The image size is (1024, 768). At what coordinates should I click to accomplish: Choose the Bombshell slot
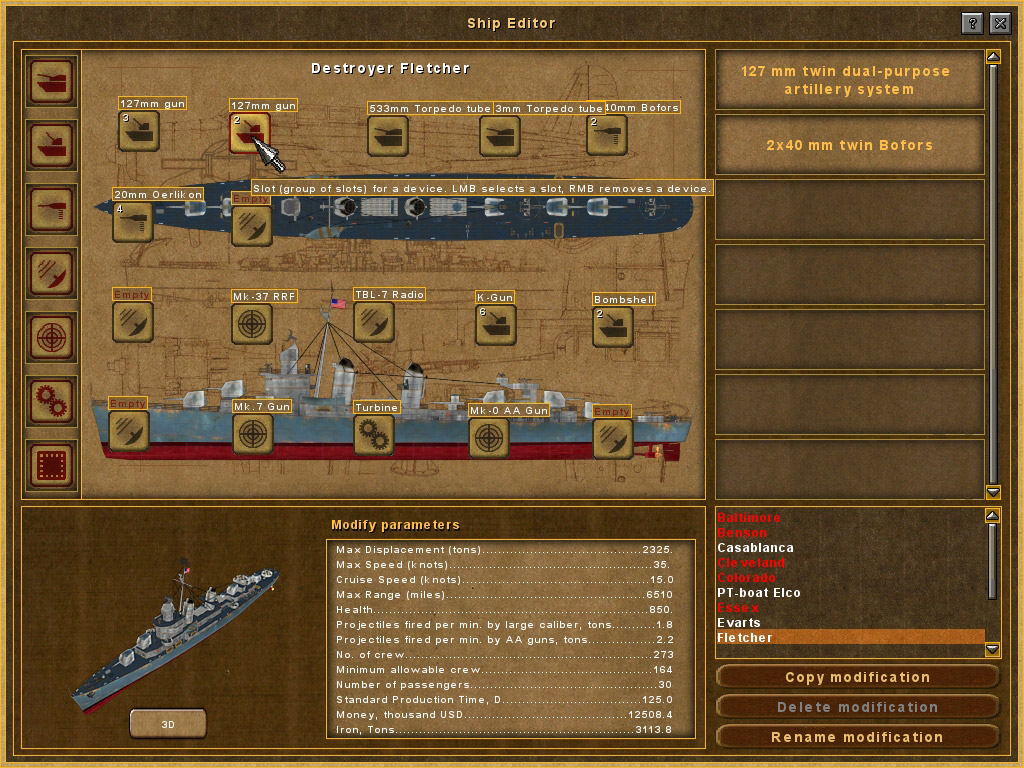(x=612, y=327)
